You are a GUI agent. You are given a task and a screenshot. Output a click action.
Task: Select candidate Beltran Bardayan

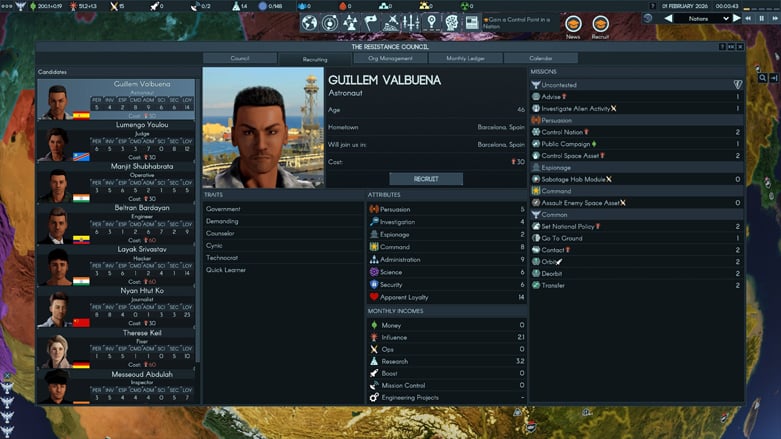[x=117, y=224]
